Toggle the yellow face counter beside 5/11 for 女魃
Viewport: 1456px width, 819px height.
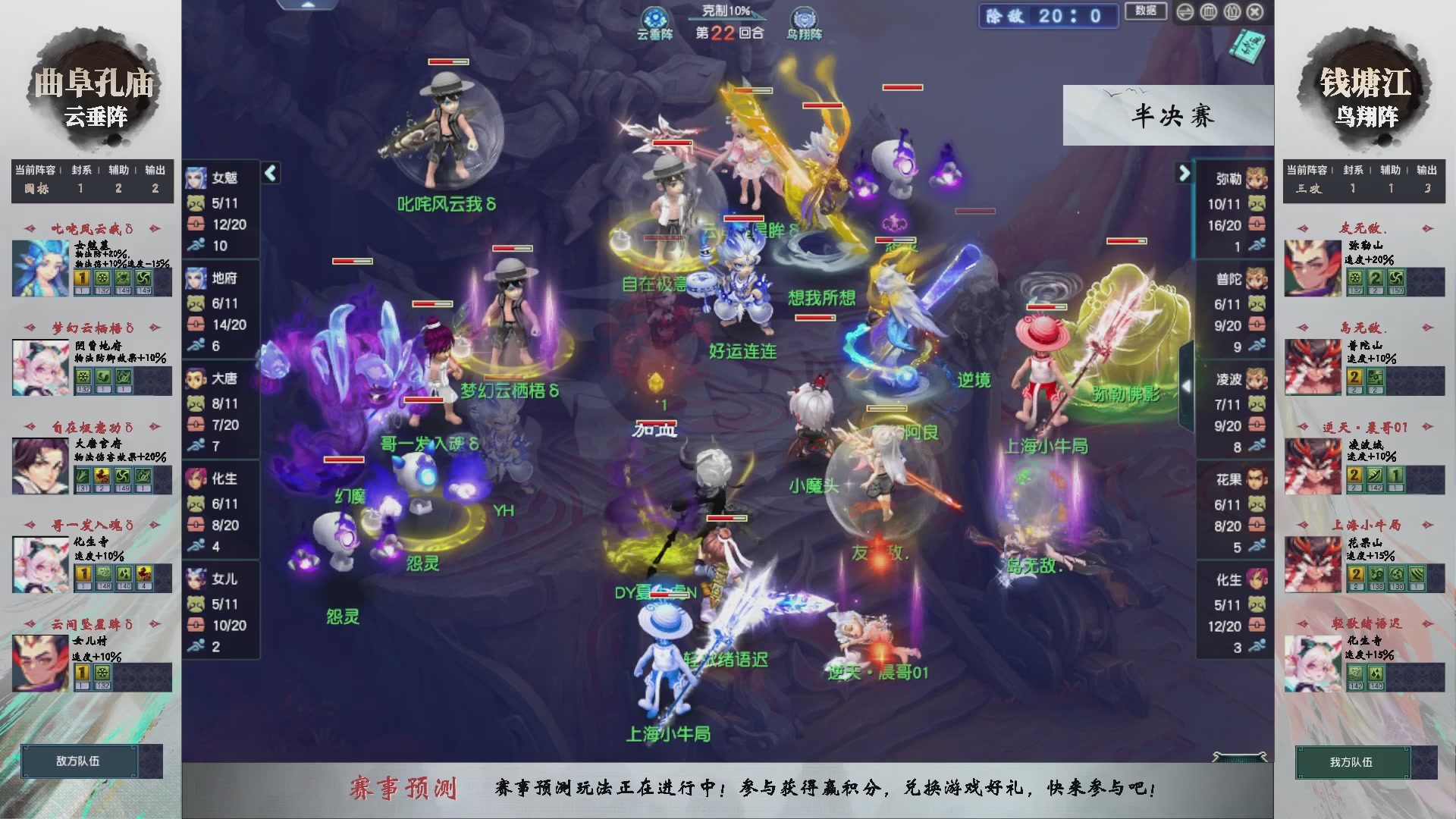point(196,205)
